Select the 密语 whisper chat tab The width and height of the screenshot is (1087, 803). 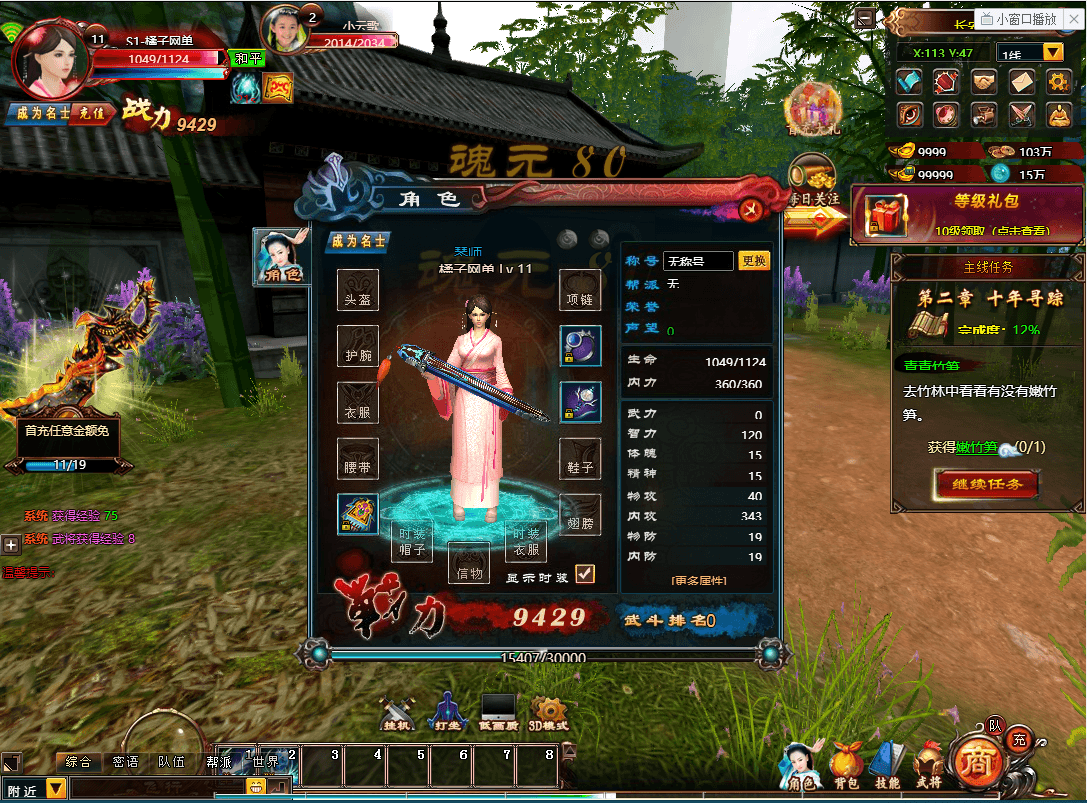pos(126,762)
